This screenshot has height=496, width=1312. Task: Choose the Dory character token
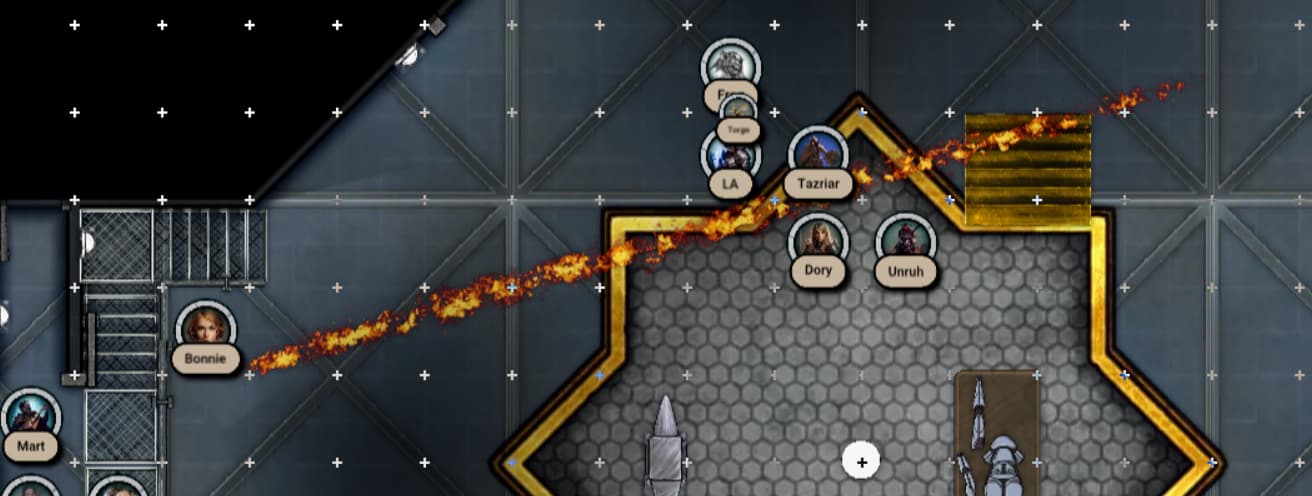(818, 243)
